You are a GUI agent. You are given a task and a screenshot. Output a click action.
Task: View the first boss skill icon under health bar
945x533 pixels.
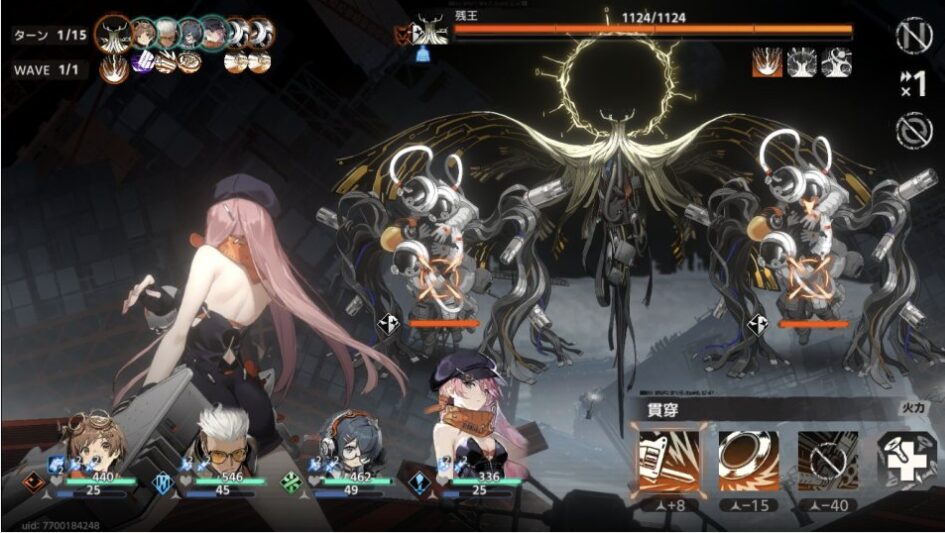[x=768, y=63]
